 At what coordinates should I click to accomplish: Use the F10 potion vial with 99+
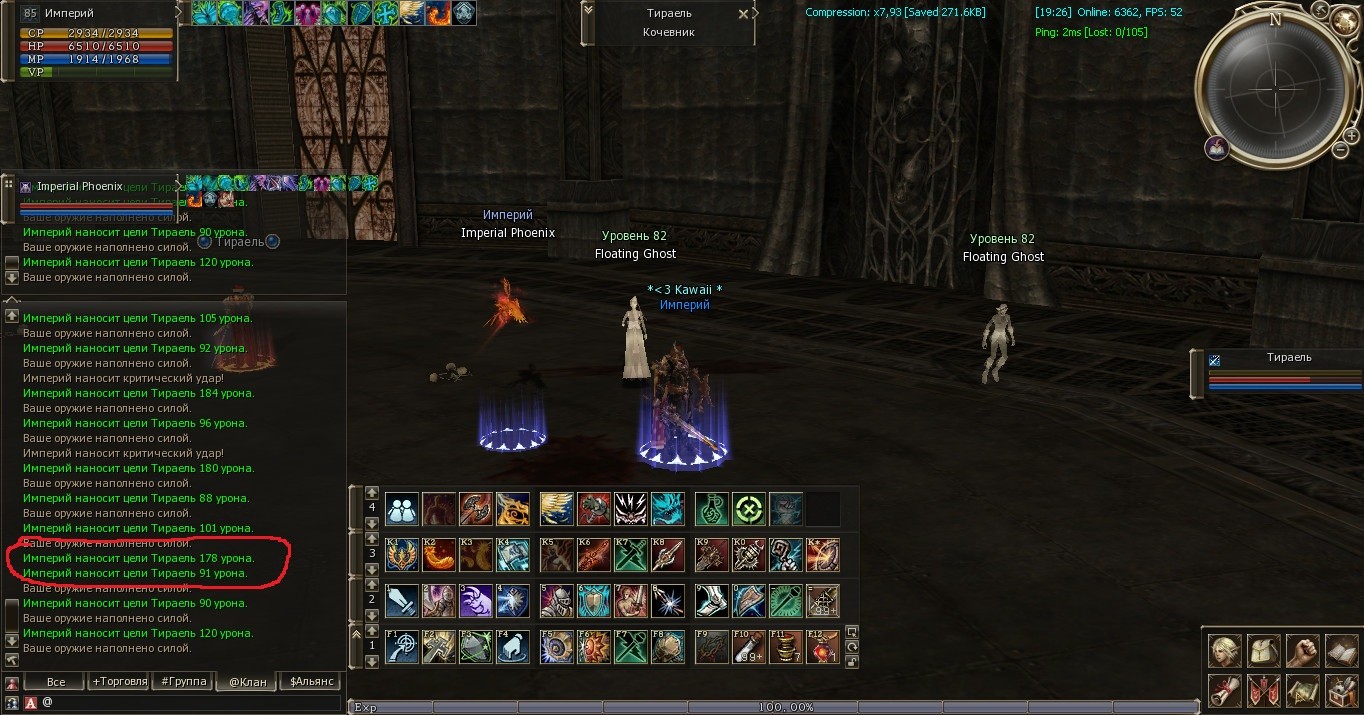[x=749, y=647]
